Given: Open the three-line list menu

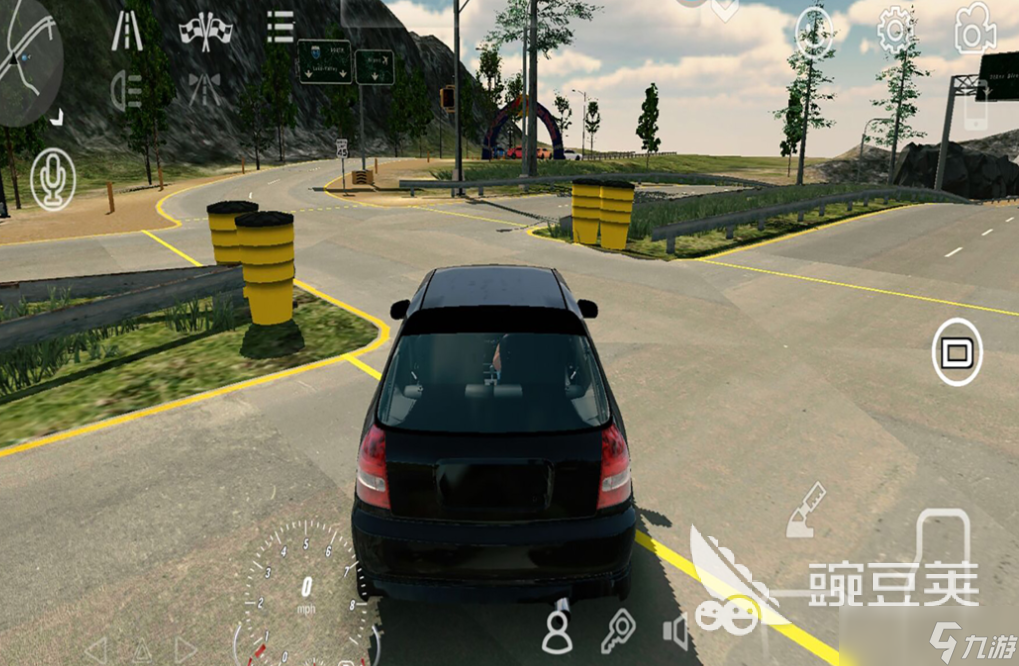Looking at the screenshot, I should click(280, 27).
